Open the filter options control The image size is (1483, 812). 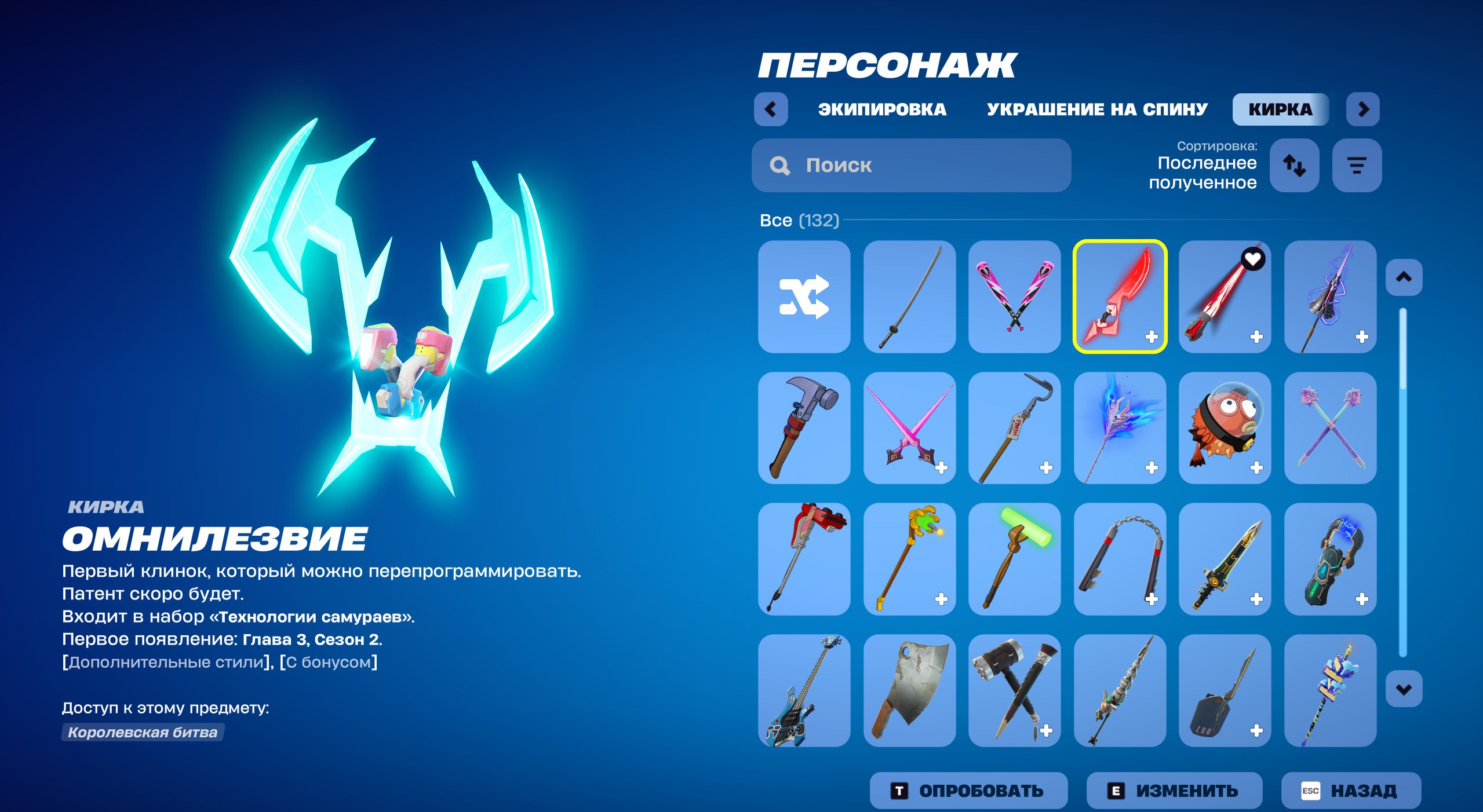1356,166
